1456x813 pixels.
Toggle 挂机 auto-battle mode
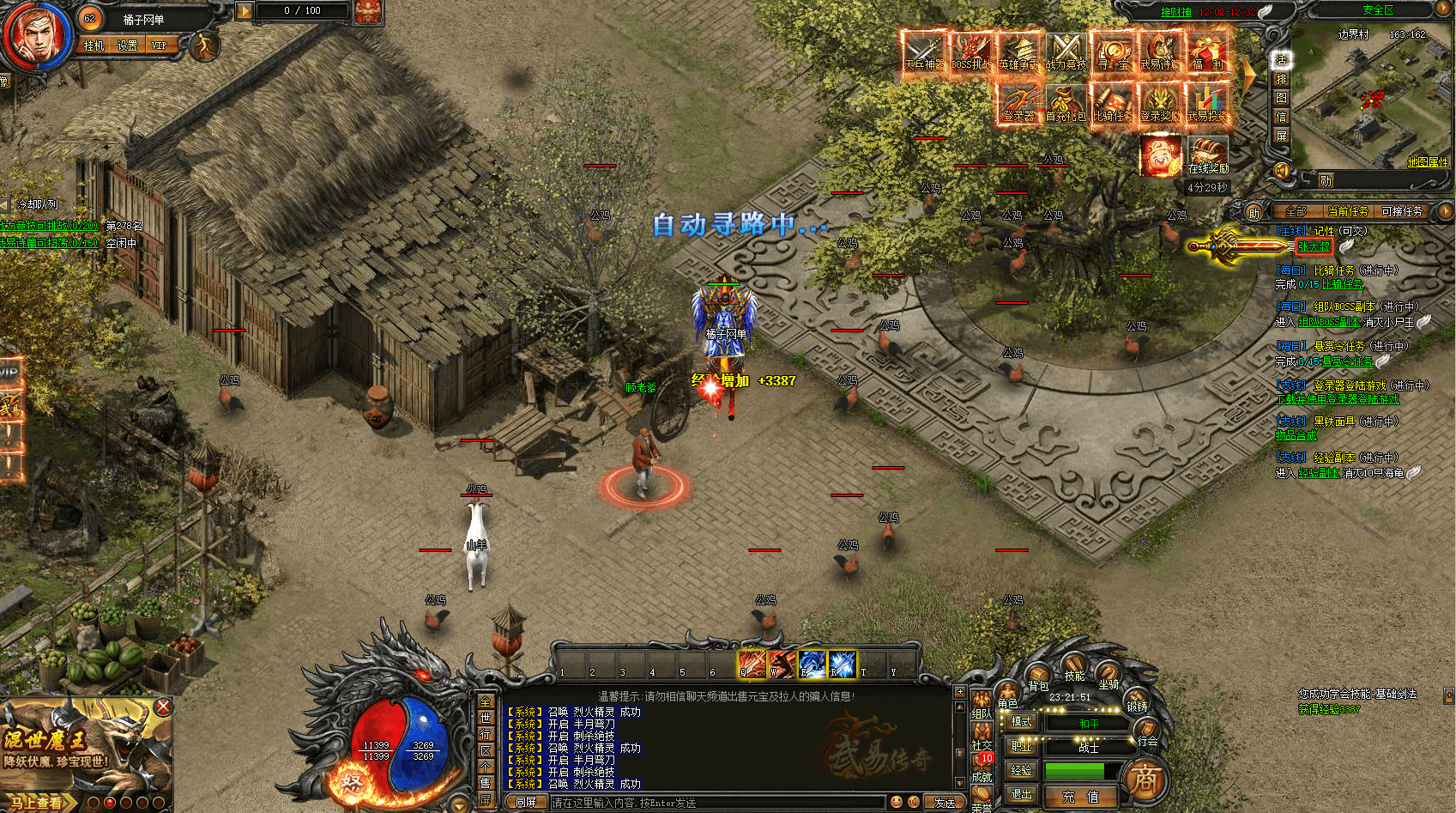(x=94, y=46)
